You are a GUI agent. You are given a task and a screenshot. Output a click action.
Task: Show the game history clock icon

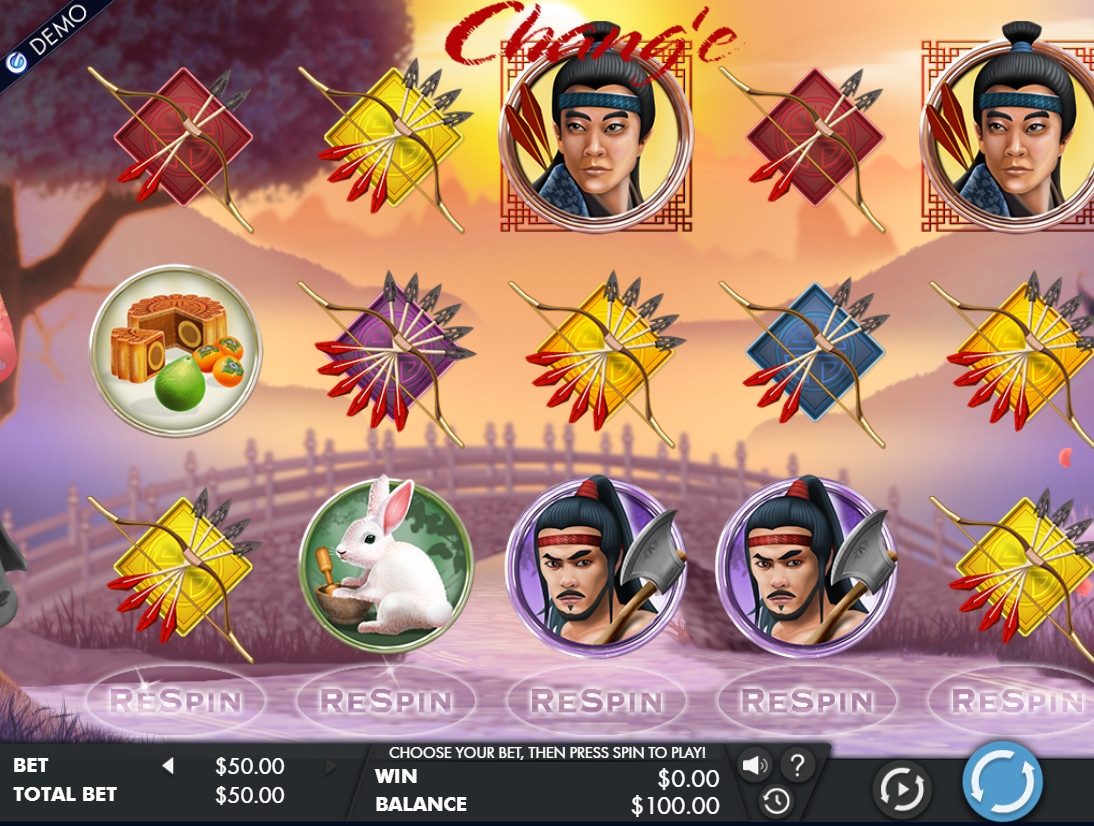pos(776,800)
